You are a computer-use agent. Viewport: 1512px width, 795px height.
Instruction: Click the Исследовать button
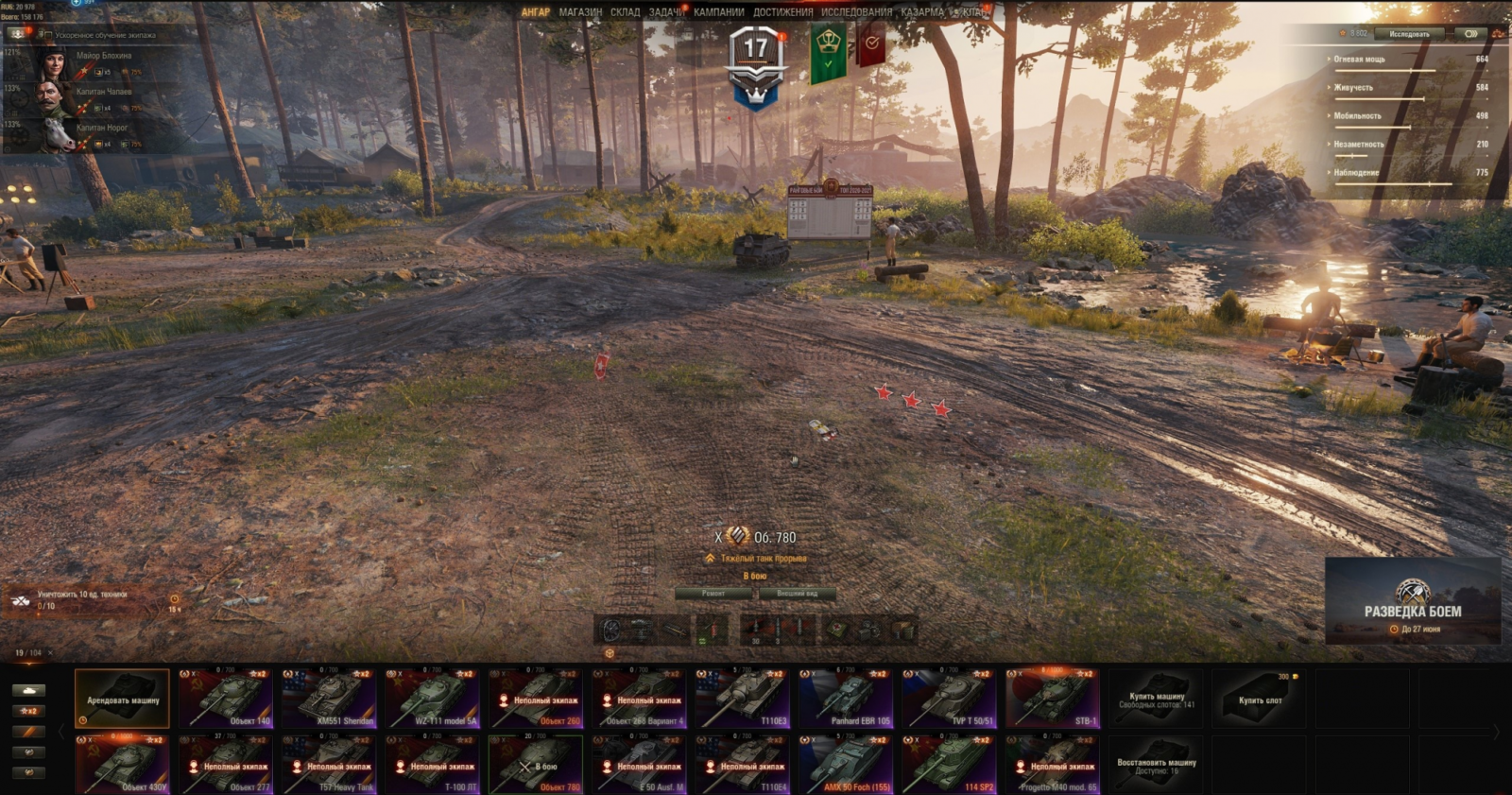[1409, 34]
